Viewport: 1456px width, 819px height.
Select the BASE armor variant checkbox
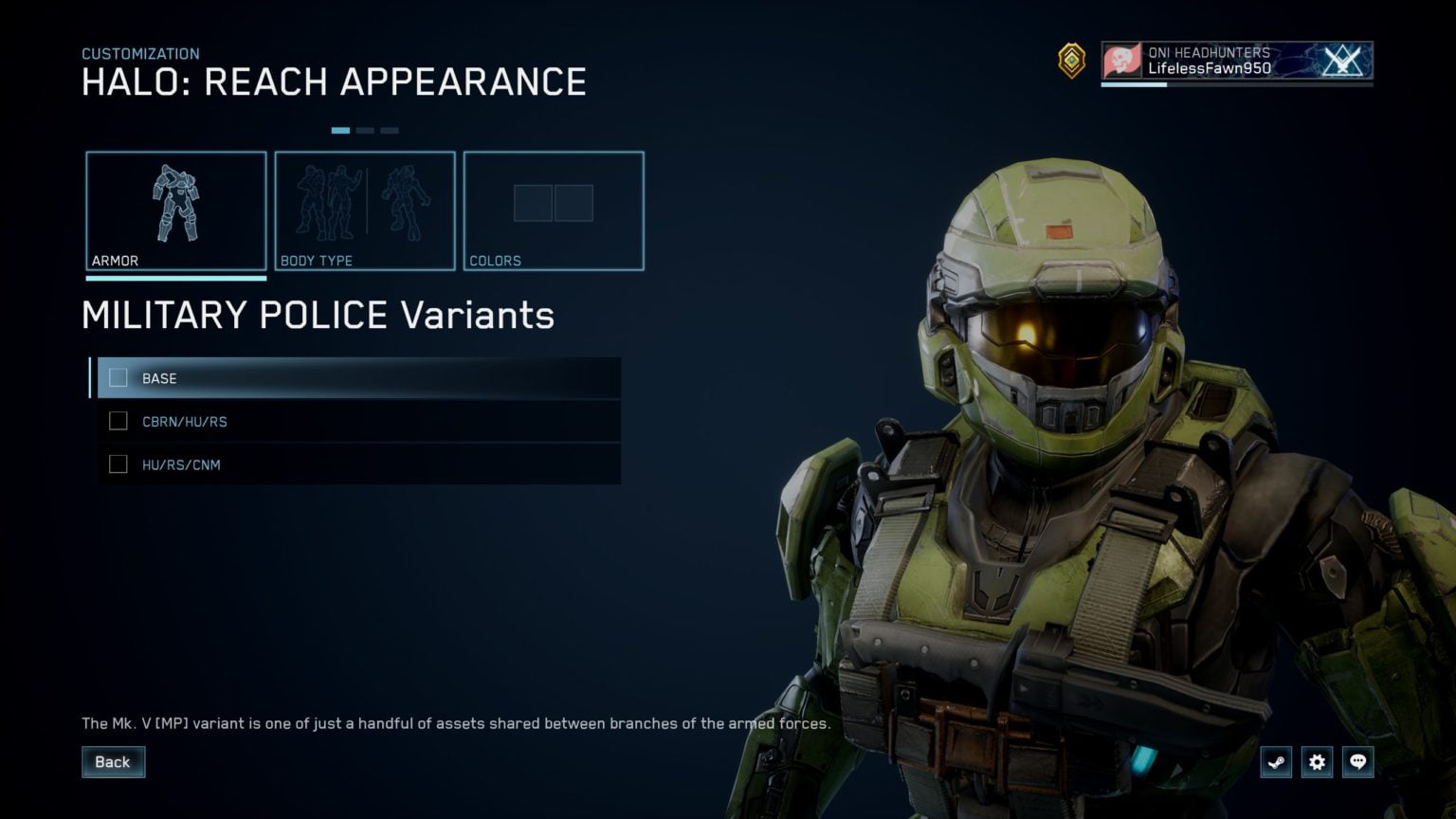point(118,377)
